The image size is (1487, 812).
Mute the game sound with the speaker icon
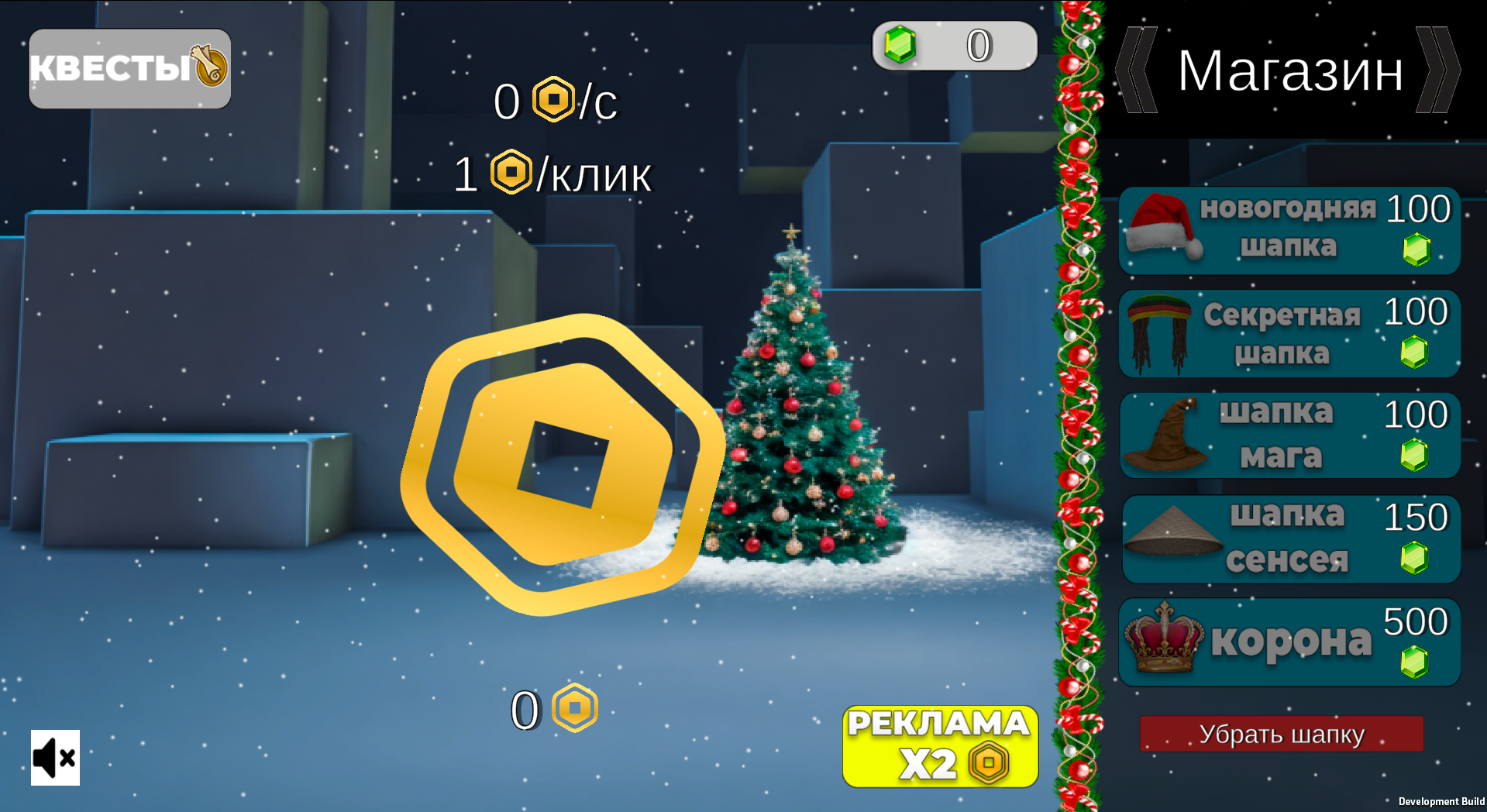pos(53,758)
